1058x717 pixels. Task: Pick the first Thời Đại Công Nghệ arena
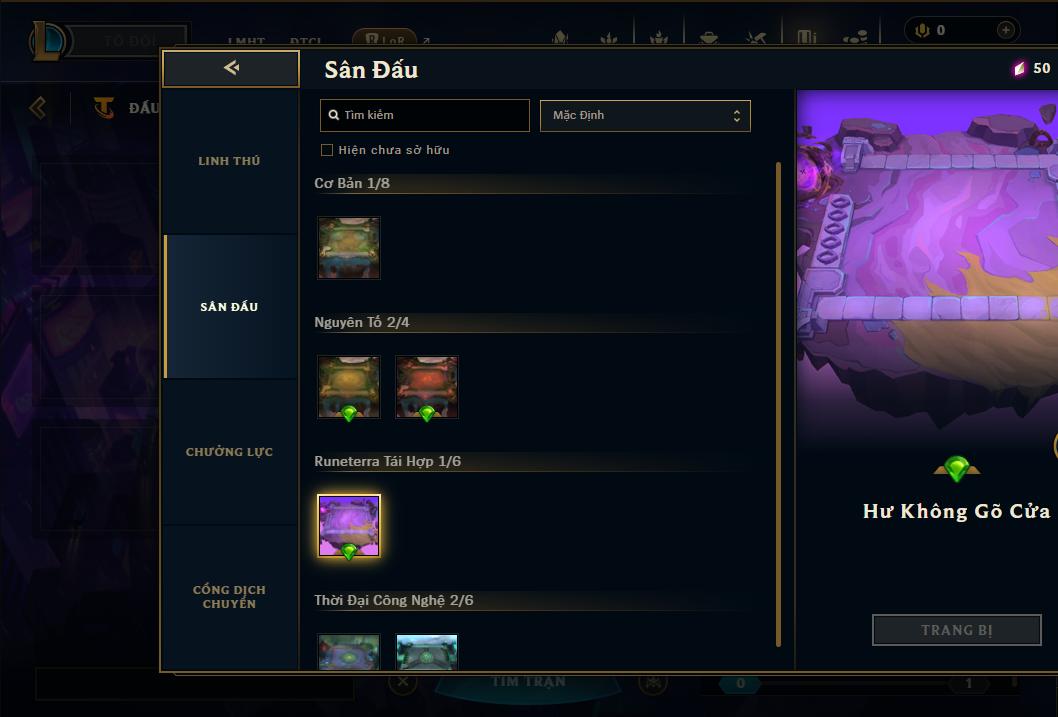click(x=349, y=651)
